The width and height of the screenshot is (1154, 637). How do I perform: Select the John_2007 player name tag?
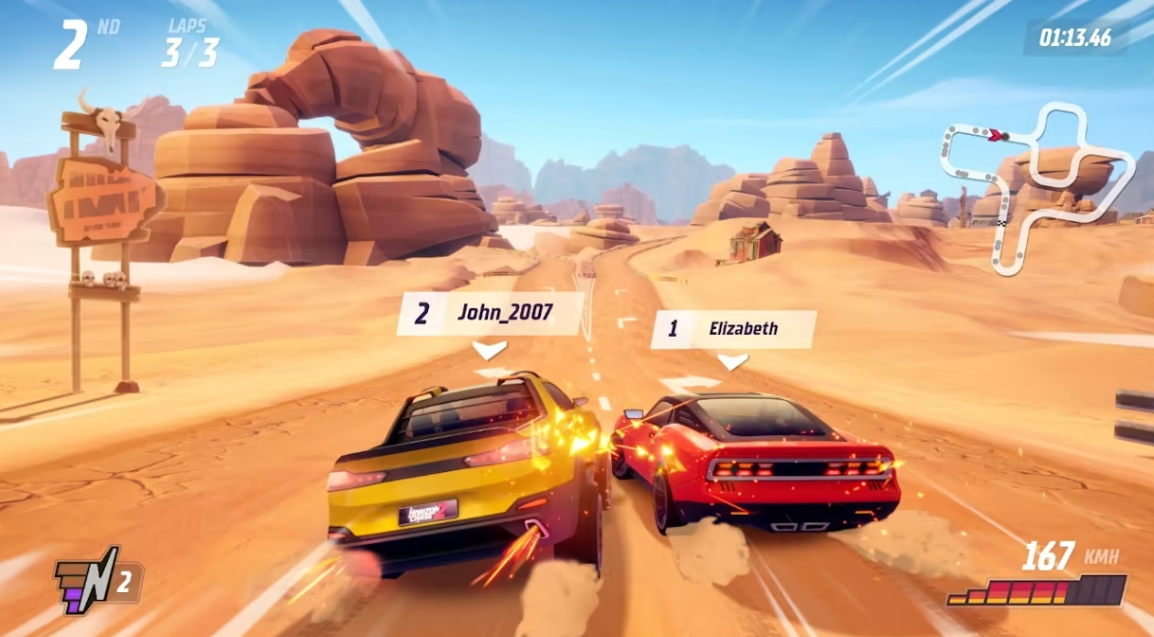(490, 313)
